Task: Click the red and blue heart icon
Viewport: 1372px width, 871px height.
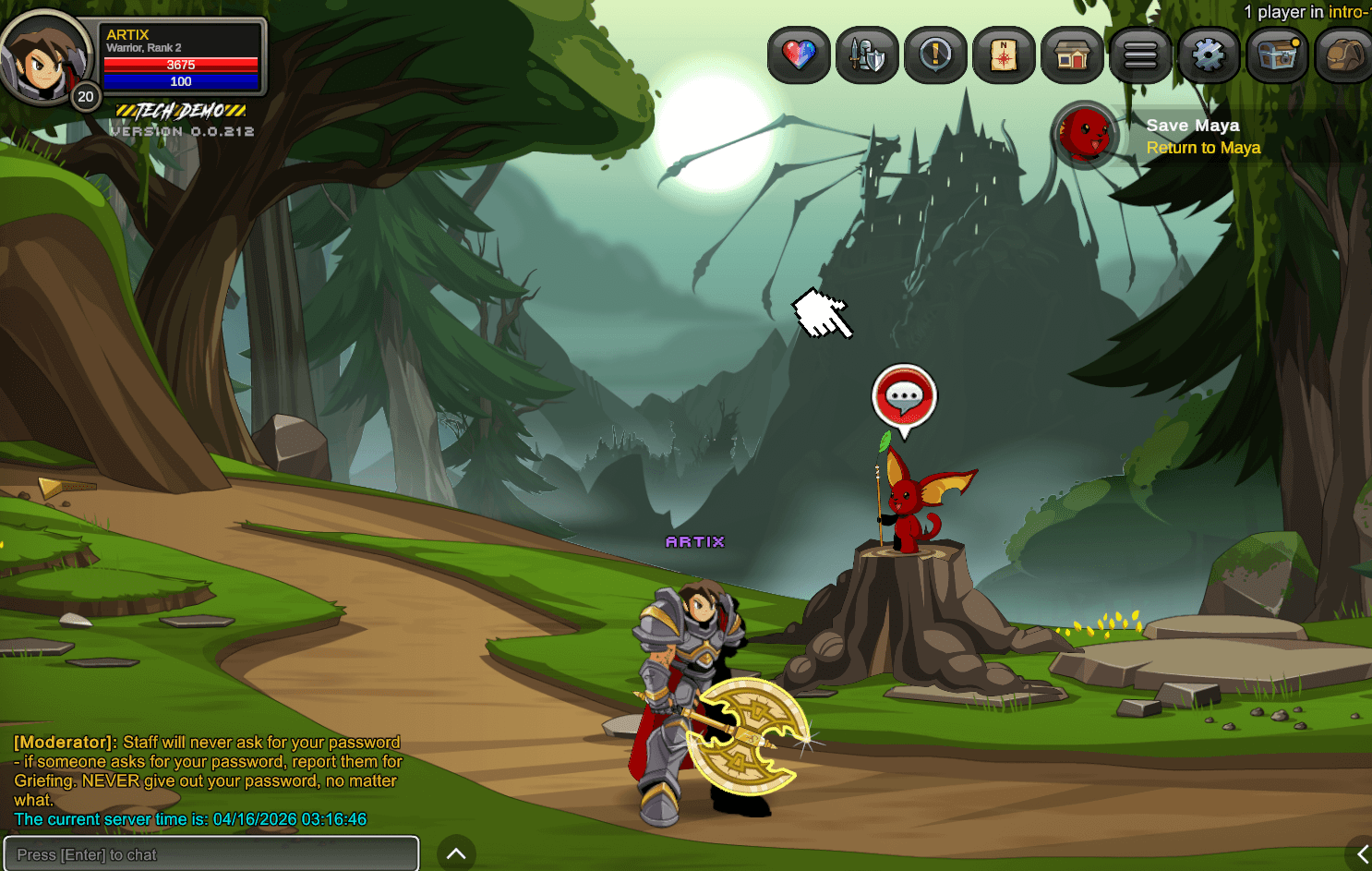Action: (799, 55)
